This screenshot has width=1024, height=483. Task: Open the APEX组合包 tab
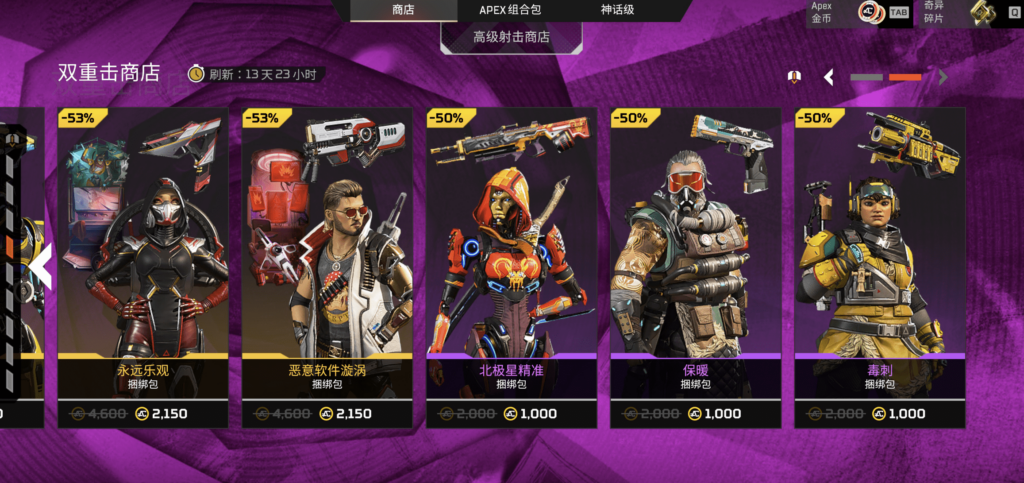pyautogui.click(x=511, y=10)
